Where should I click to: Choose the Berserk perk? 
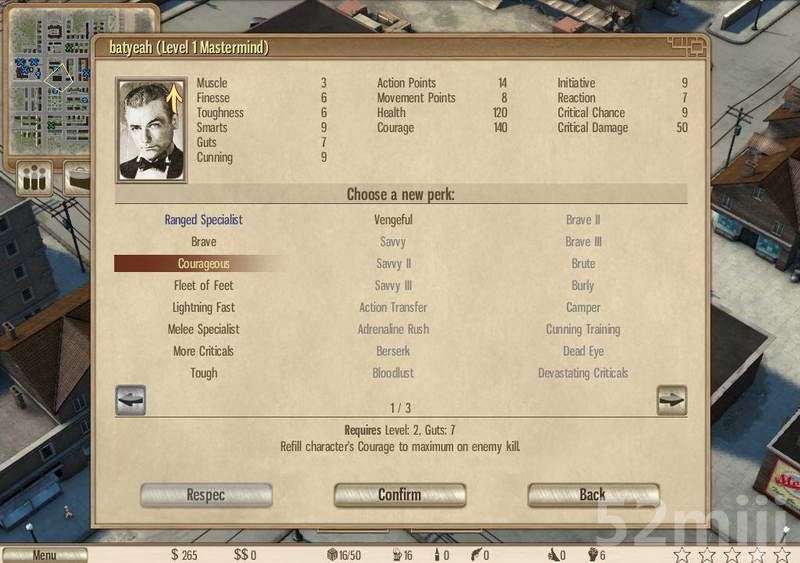393,352
